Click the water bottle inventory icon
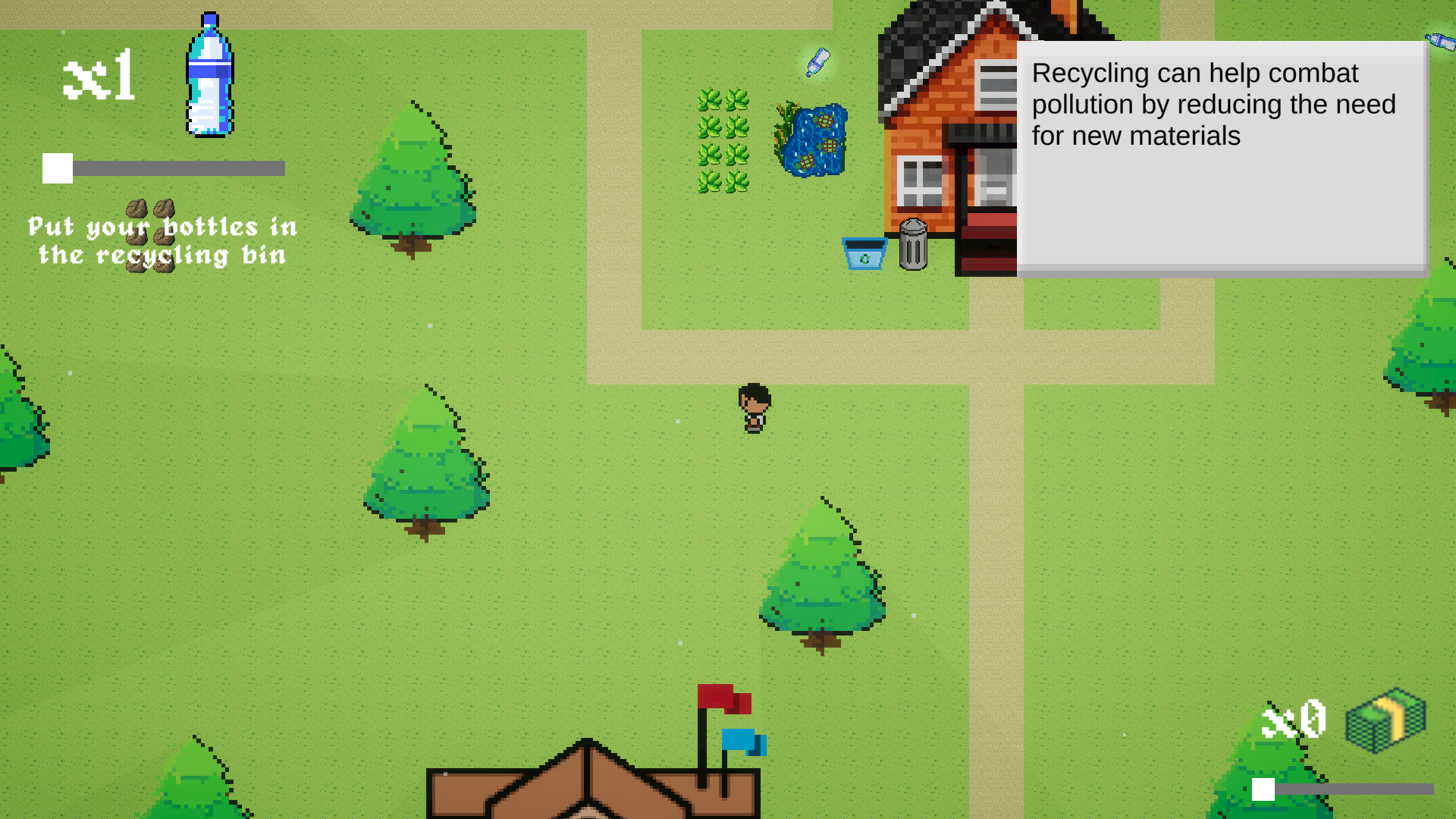 point(209,76)
